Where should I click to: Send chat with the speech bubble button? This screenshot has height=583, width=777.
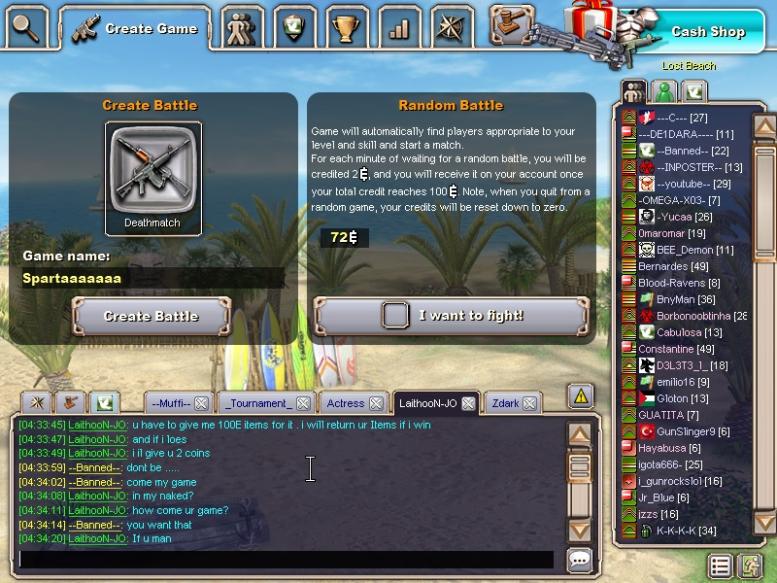[578, 560]
